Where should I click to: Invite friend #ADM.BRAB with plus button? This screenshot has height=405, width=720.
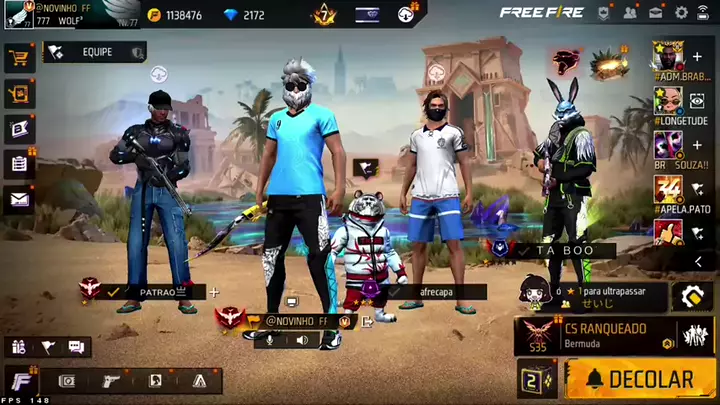click(697, 57)
